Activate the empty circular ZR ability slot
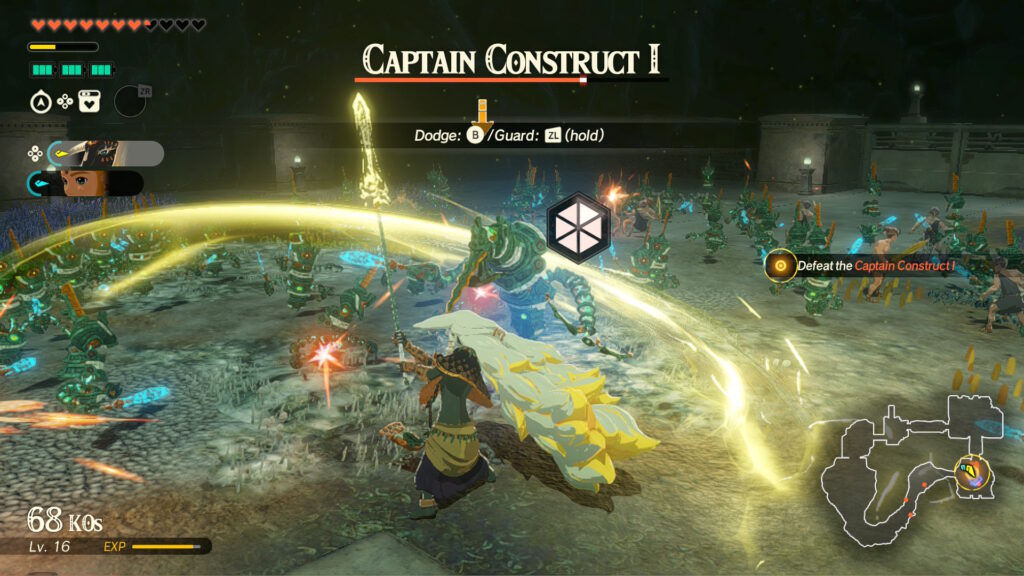 click(x=130, y=101)
